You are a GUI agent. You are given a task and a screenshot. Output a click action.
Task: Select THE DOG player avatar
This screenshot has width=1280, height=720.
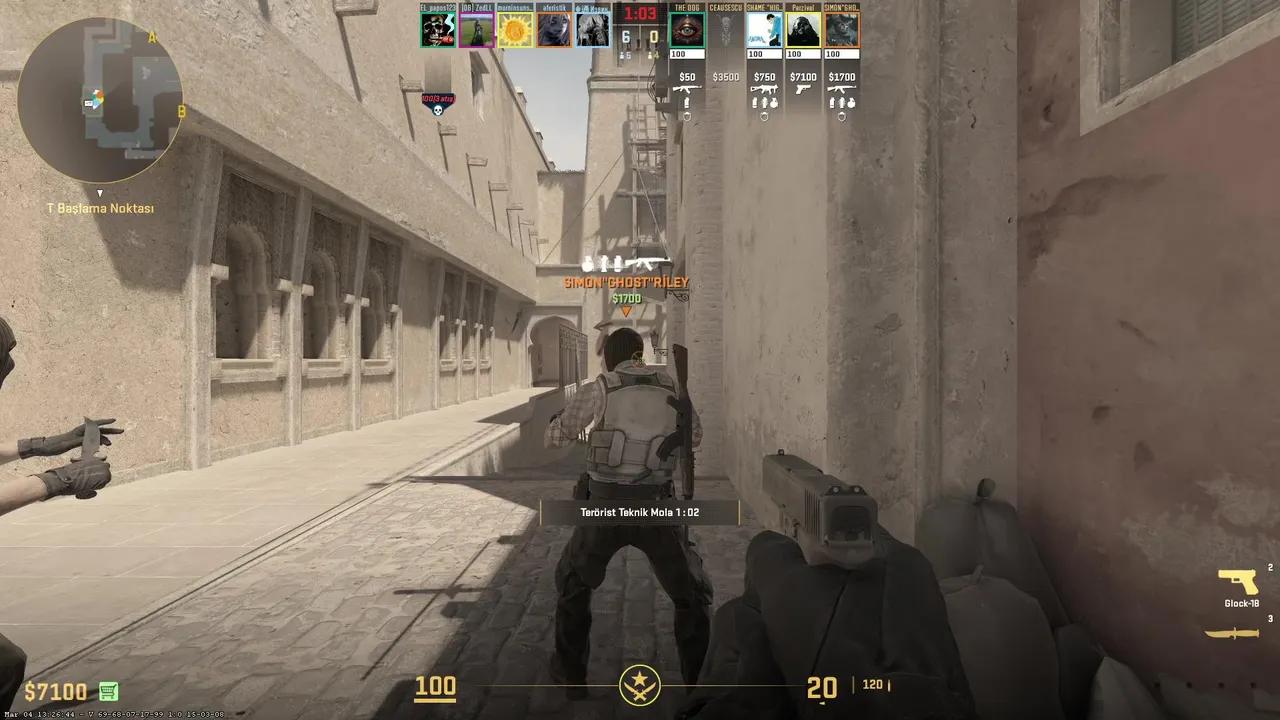(686, 30)
